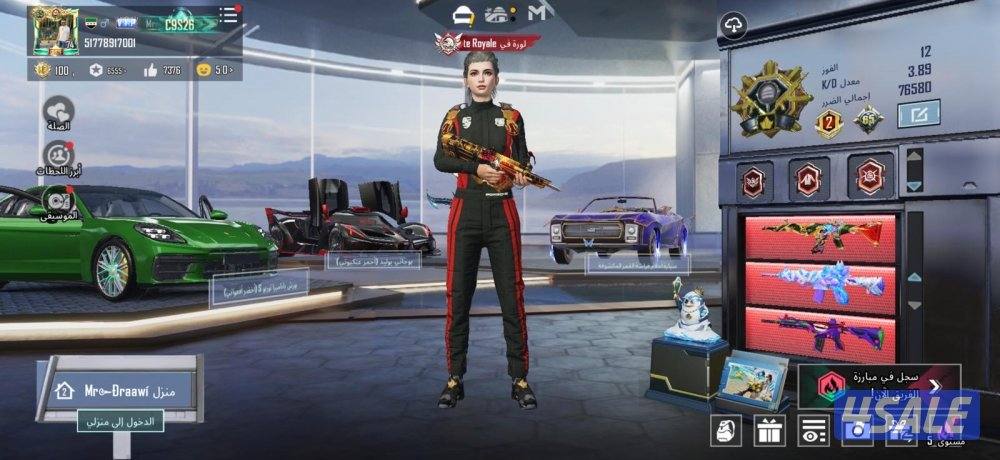
Task: Select the purple rifle skin
Action: 820,334
